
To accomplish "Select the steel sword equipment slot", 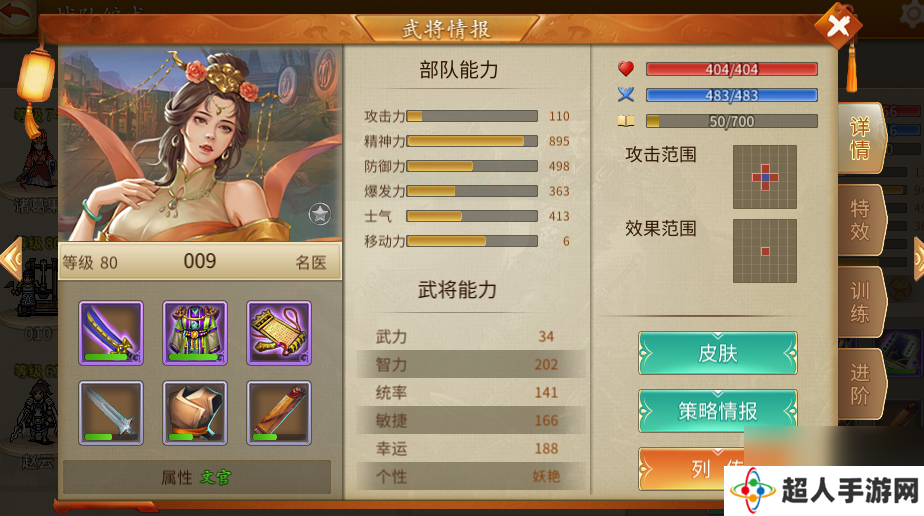I will 111,412.
